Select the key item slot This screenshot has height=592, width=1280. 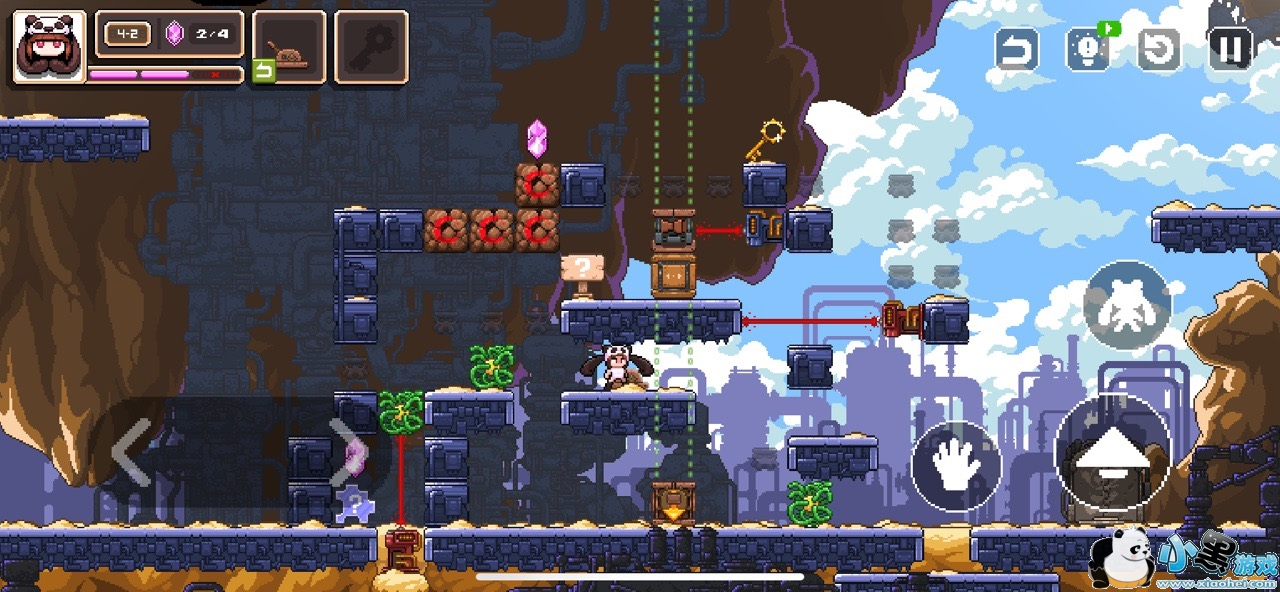pos(371,47)
